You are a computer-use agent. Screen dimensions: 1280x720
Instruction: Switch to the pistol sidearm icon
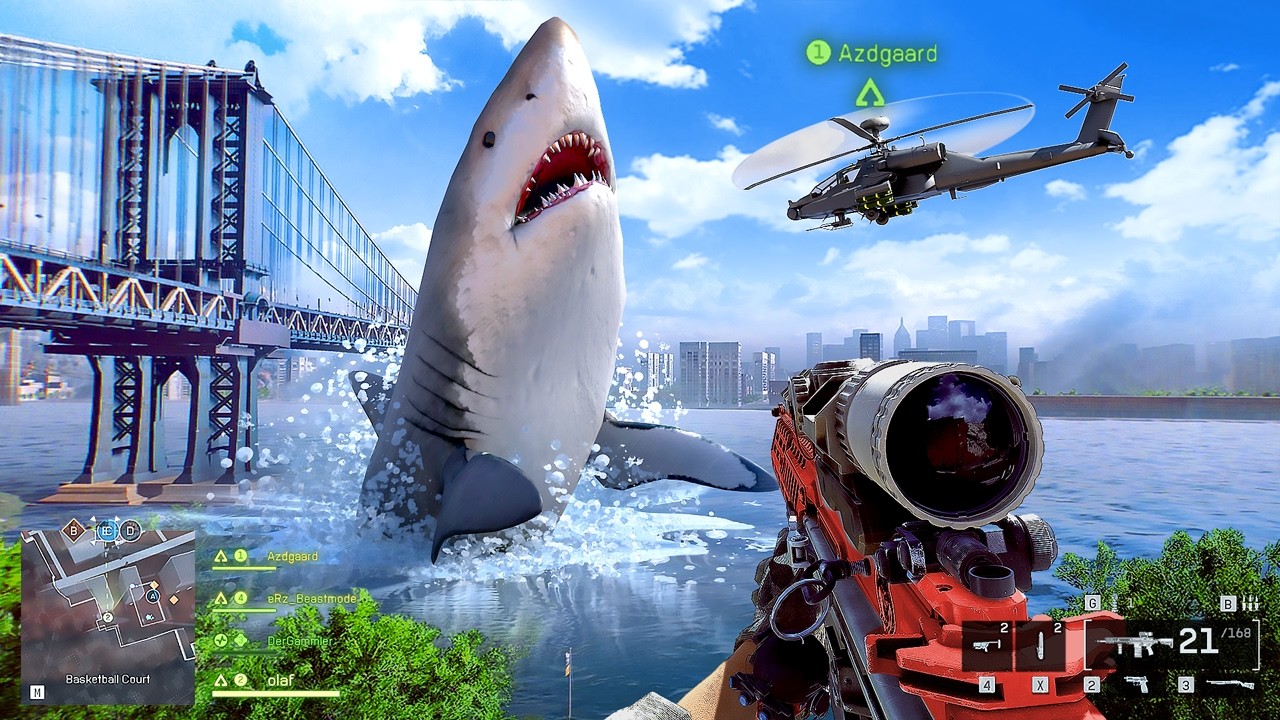(x=1137, y=684)
